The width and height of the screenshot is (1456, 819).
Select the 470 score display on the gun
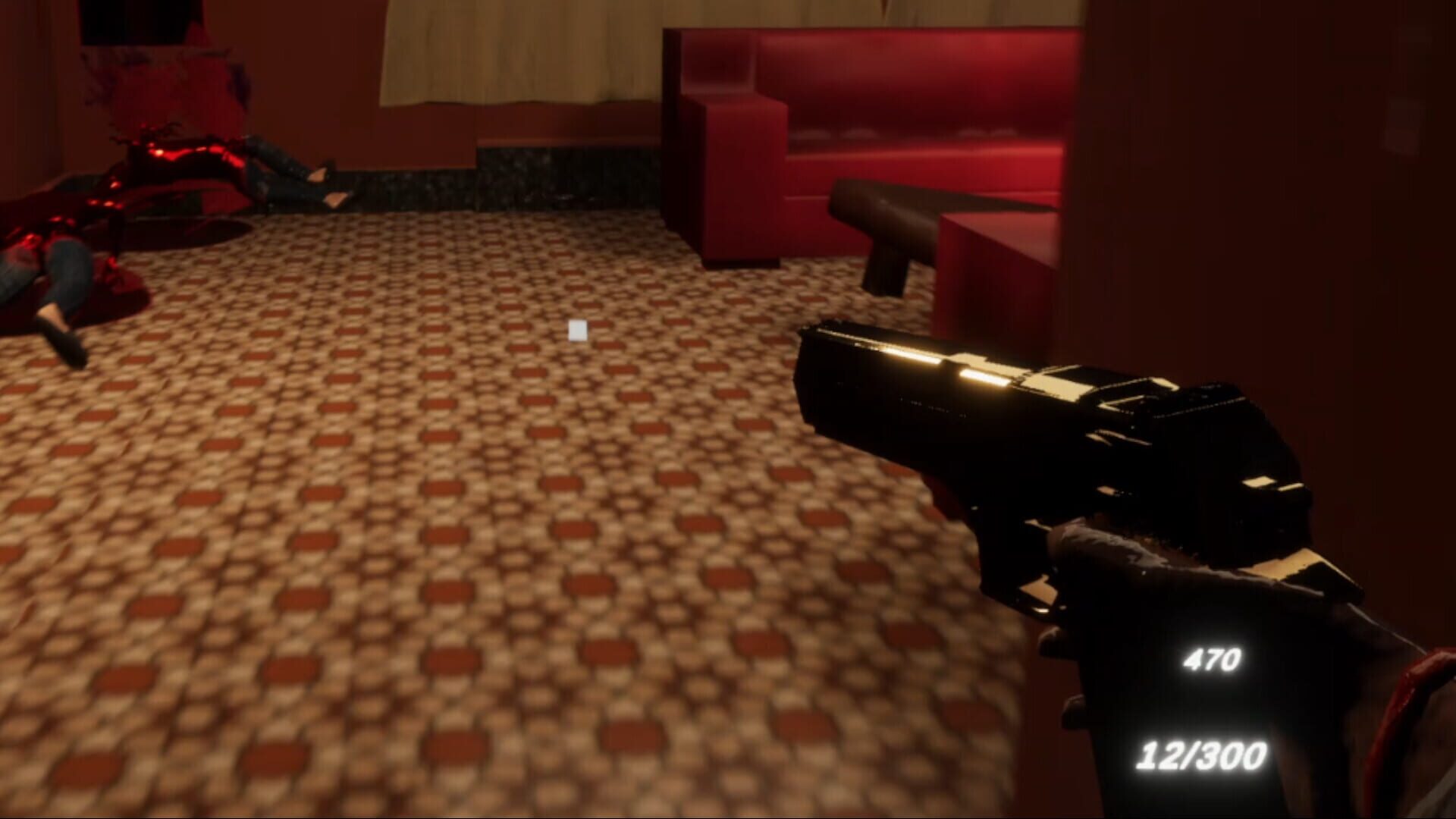tap(1213, 660)
